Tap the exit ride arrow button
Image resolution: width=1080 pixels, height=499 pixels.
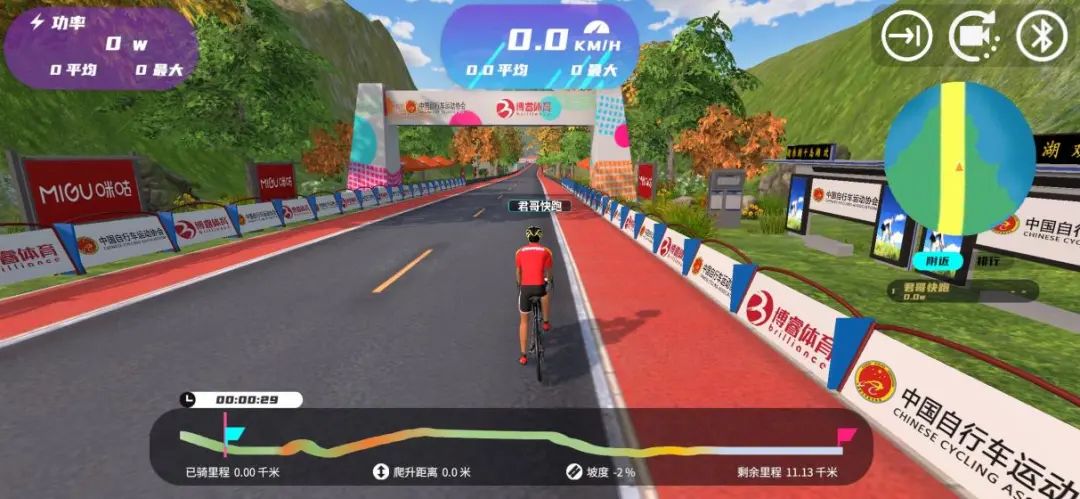pos(906,37)
